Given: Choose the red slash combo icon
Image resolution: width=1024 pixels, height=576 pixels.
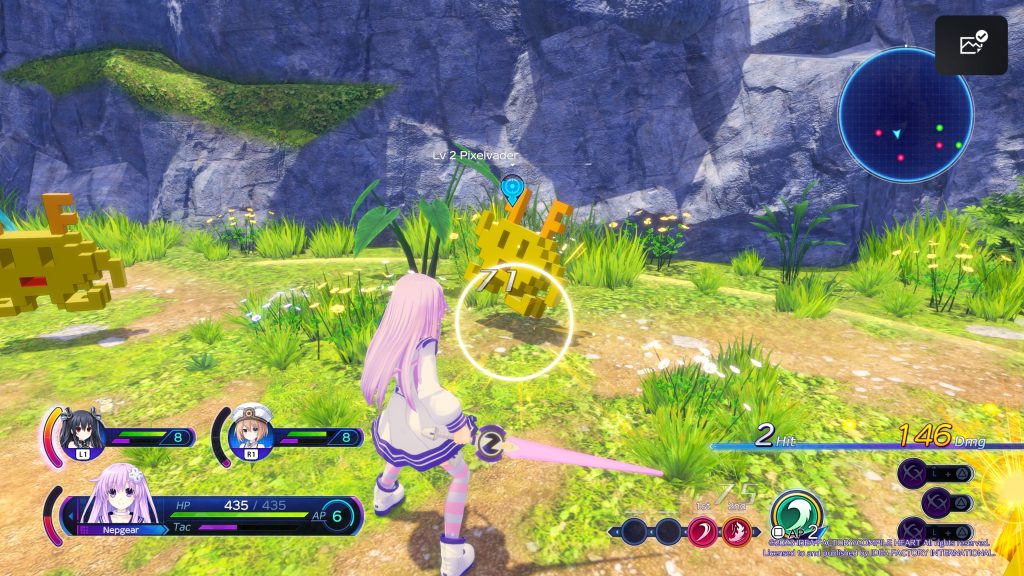Looking at the screenshot, I should (x=703, y=531).
